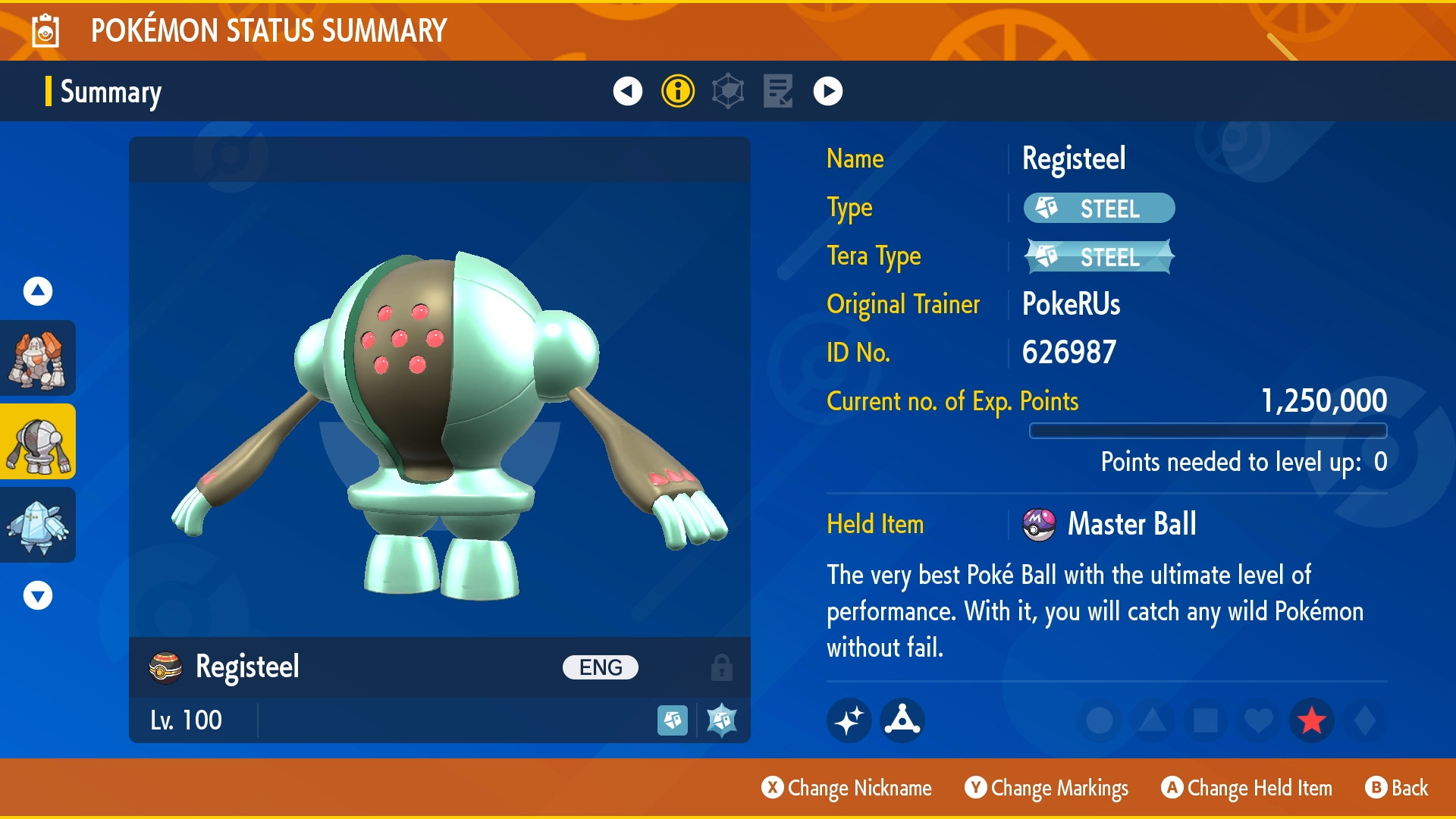Select the info summary icon in yellow
This screenshot has height=819, width=1456.
677,93
